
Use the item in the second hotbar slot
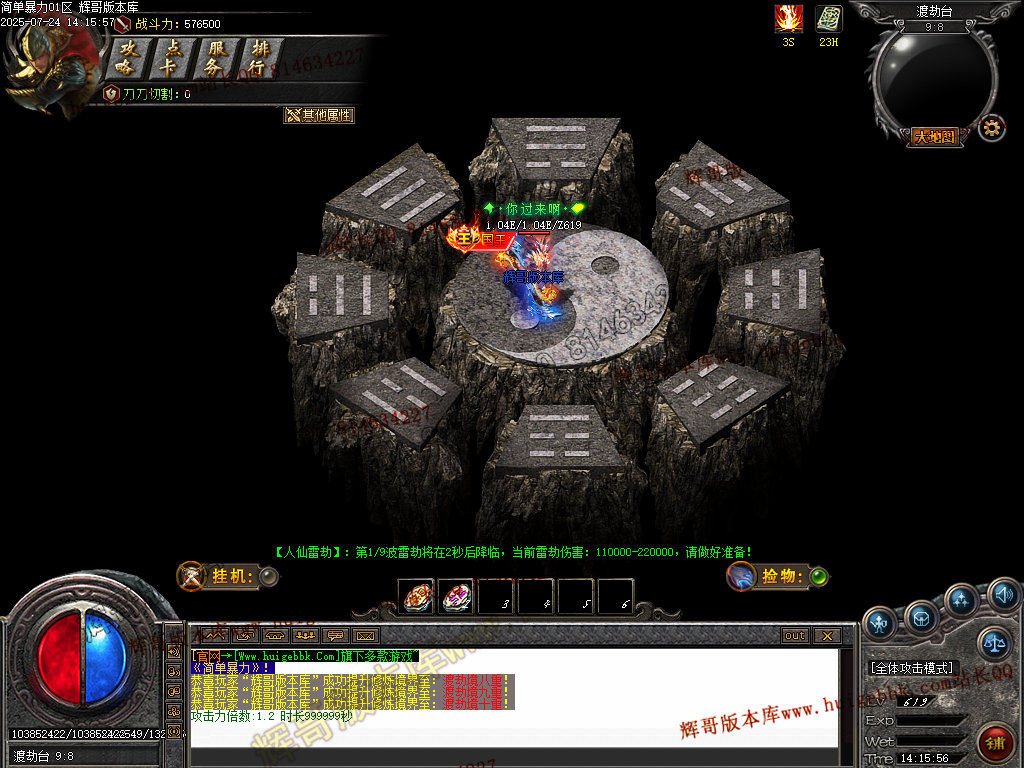456,597
